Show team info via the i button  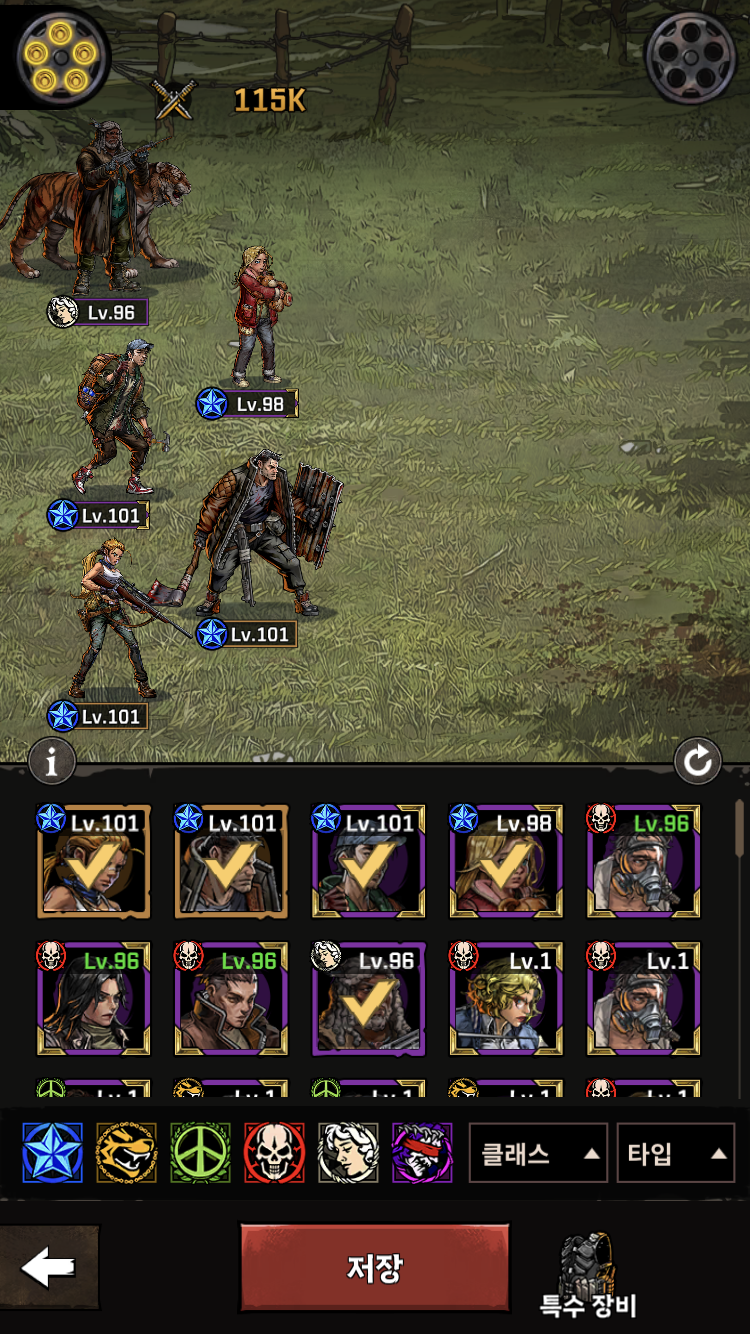tap(52, 763)
